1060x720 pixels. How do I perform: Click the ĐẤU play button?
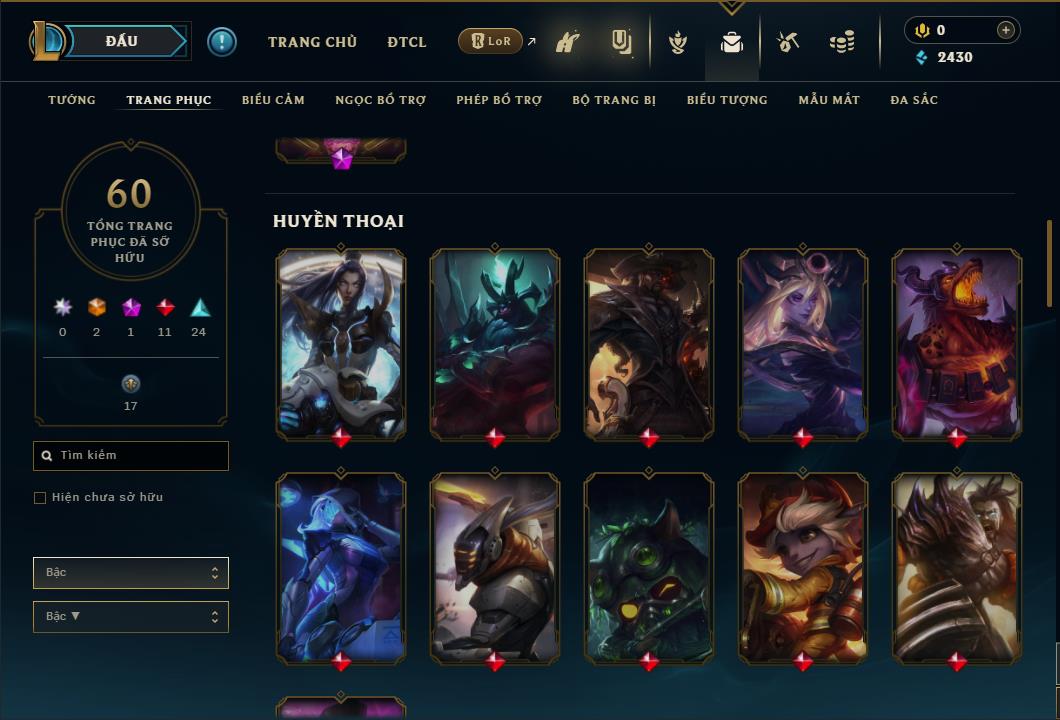pyautogui.click(x=122, y=41)
